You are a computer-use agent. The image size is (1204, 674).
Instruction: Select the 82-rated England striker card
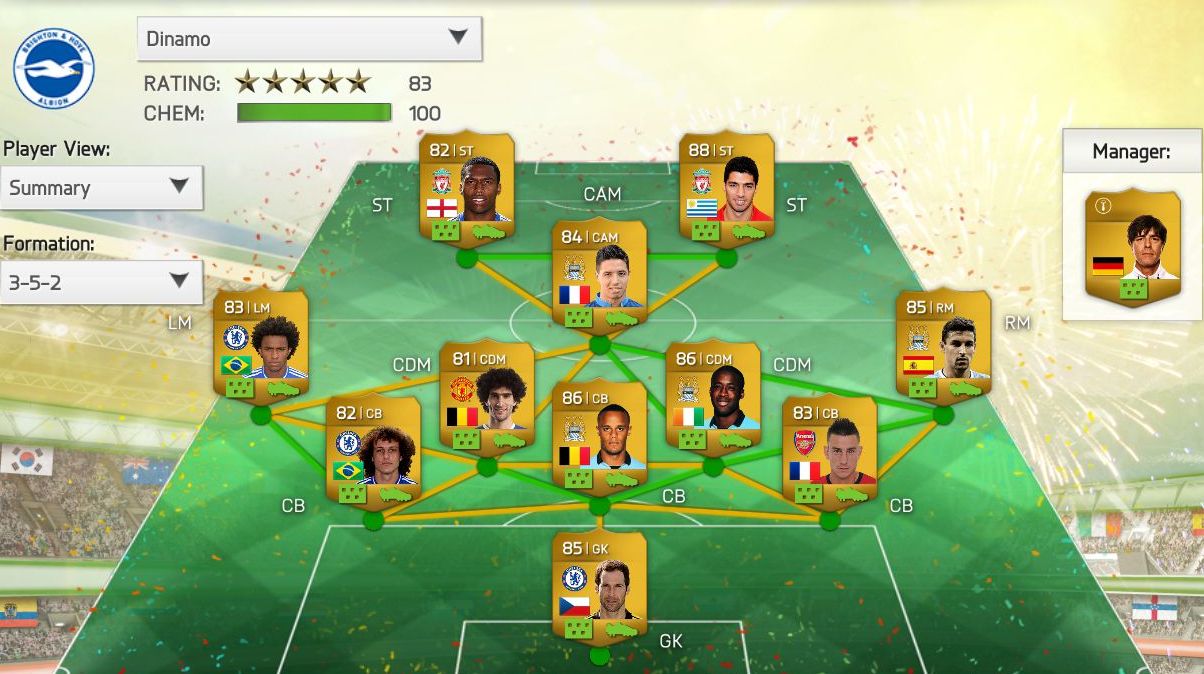pyautogui.click(x=467, y=188)
